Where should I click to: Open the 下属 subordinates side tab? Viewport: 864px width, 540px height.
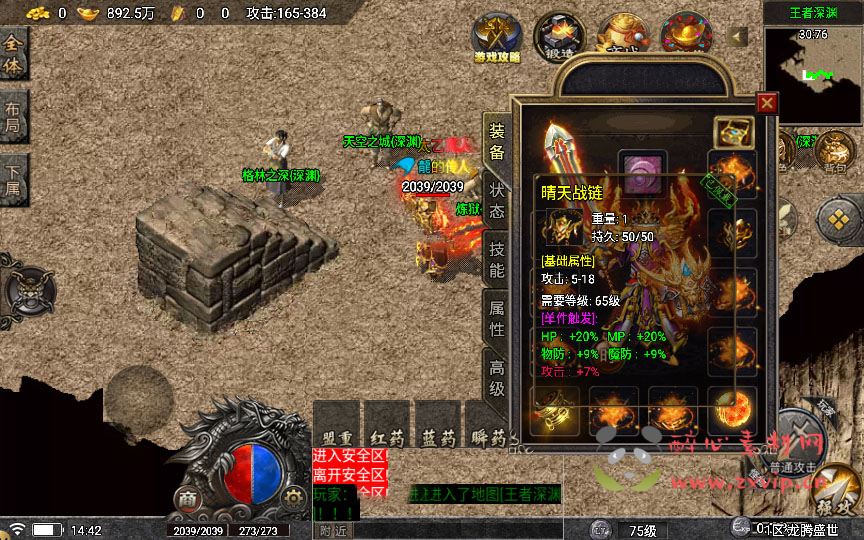pos(14,180)
